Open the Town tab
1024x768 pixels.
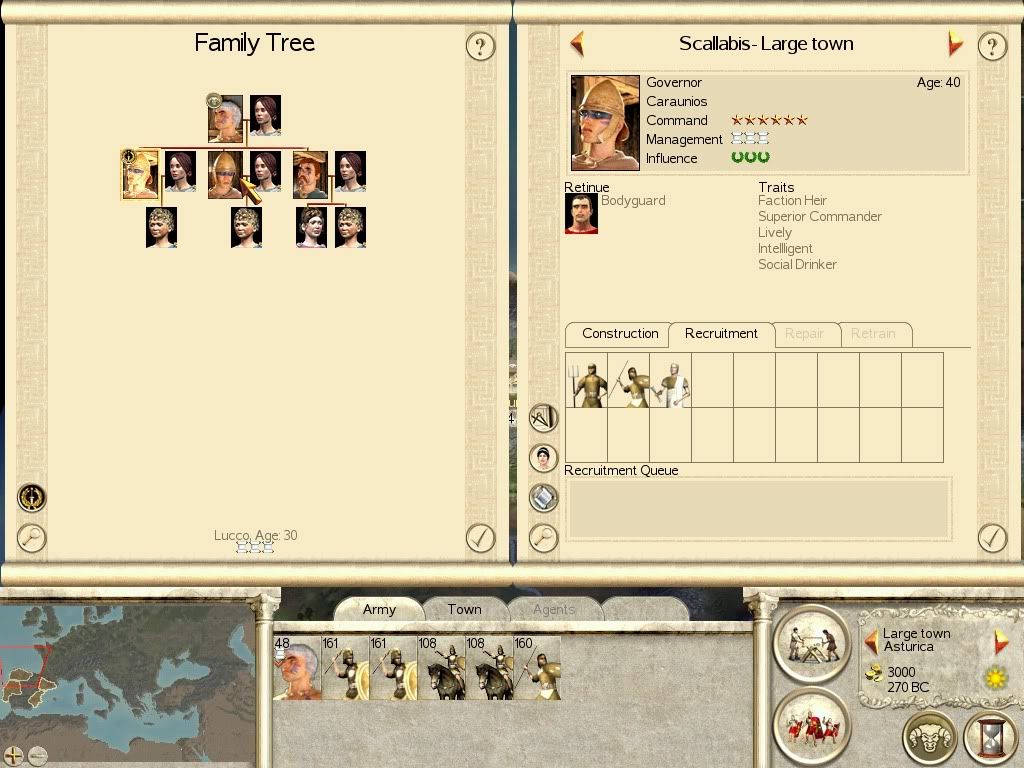click(x=464, y=609)
